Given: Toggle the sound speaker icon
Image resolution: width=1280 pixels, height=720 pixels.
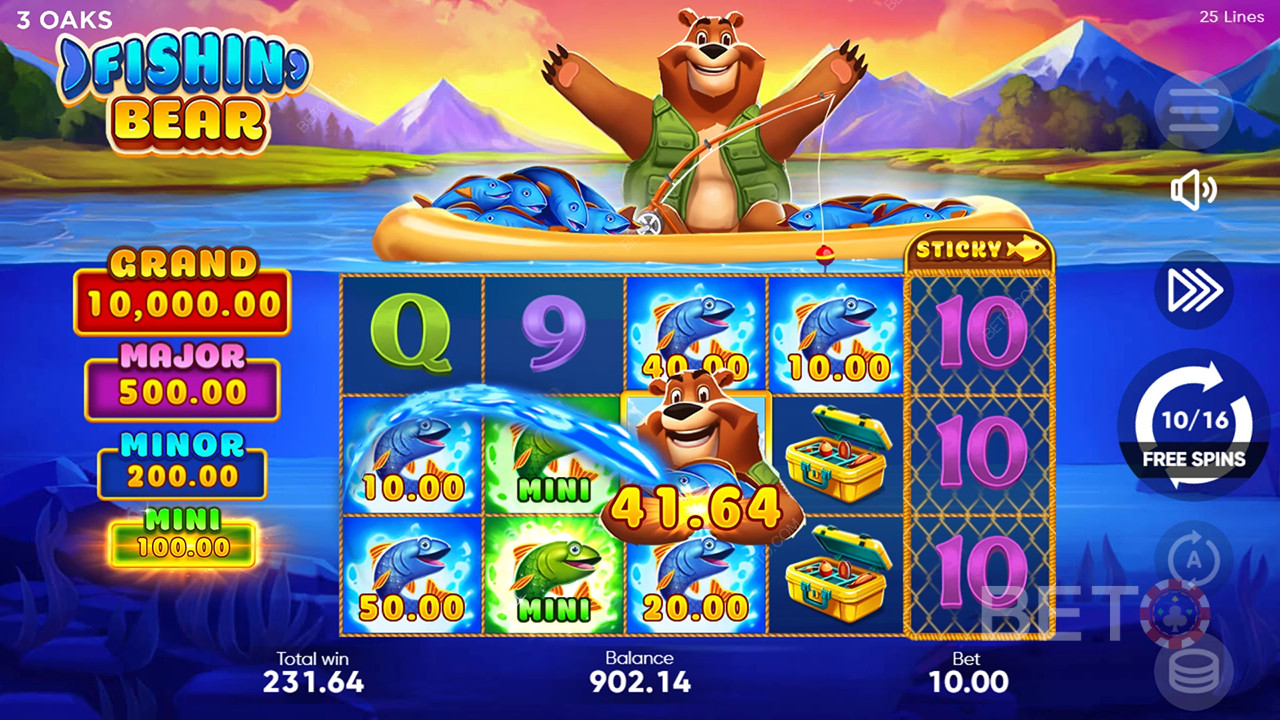Looking at the screenshot, I should [1193, 190].
